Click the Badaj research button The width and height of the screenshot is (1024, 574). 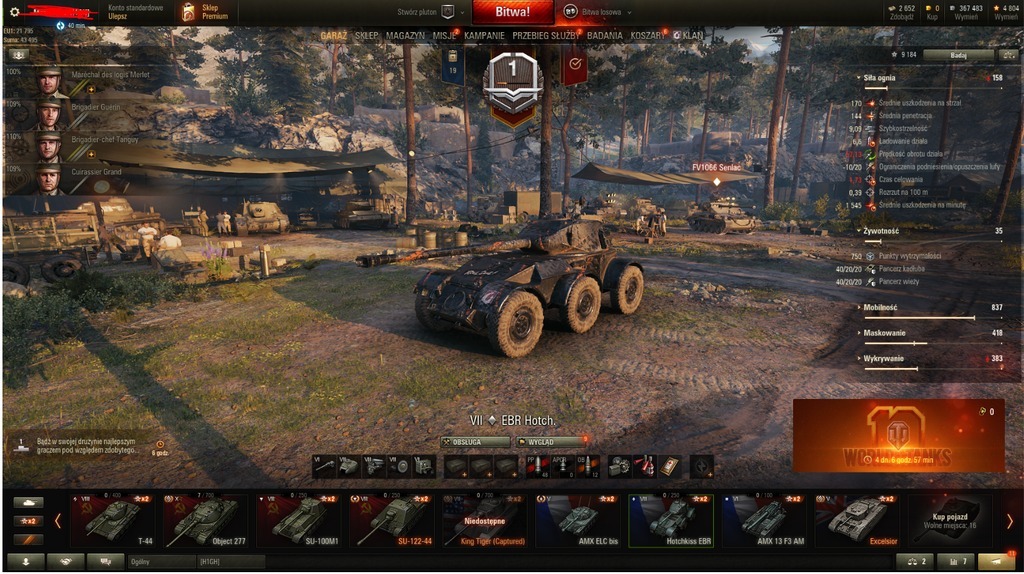(958, 55)
